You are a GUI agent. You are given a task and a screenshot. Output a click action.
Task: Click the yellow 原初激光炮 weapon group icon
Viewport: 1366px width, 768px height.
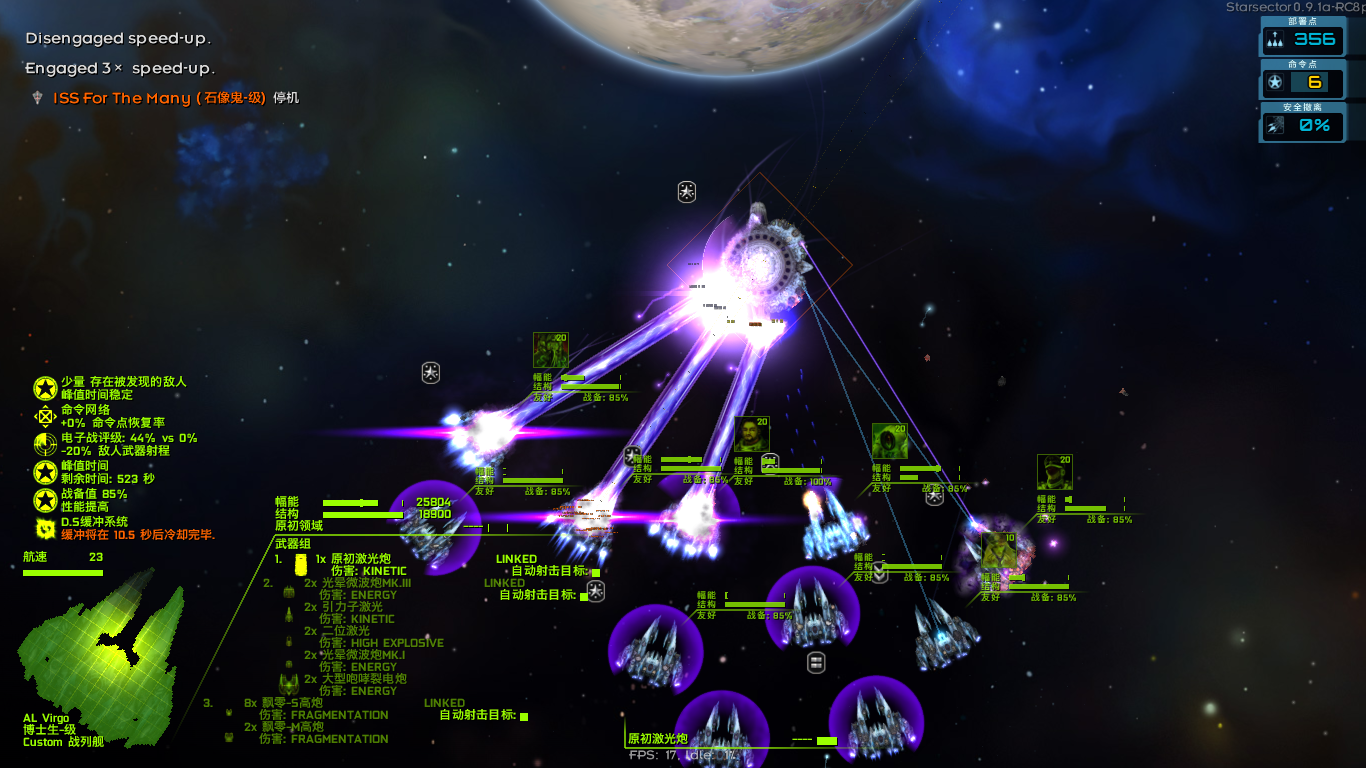301,562
